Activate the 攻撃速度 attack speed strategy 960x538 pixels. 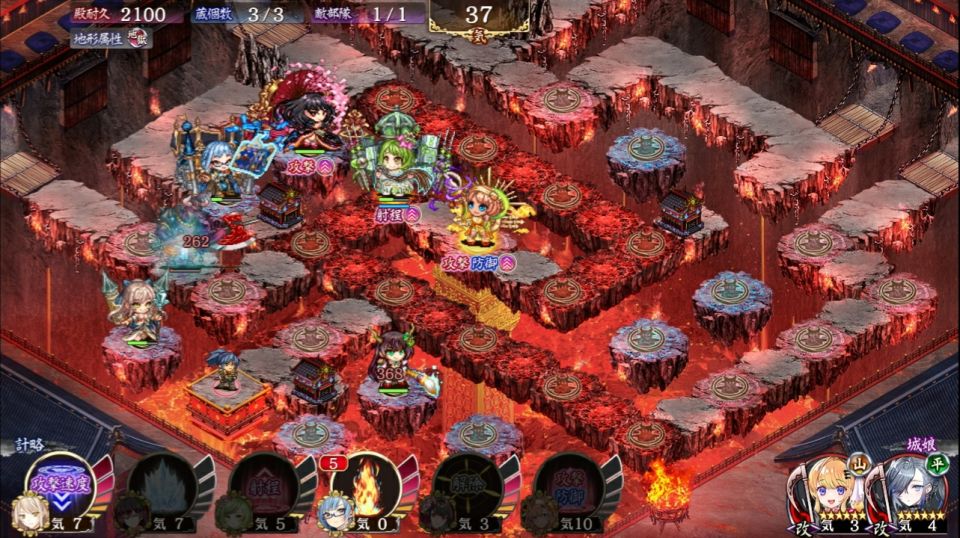pos(61,489)
